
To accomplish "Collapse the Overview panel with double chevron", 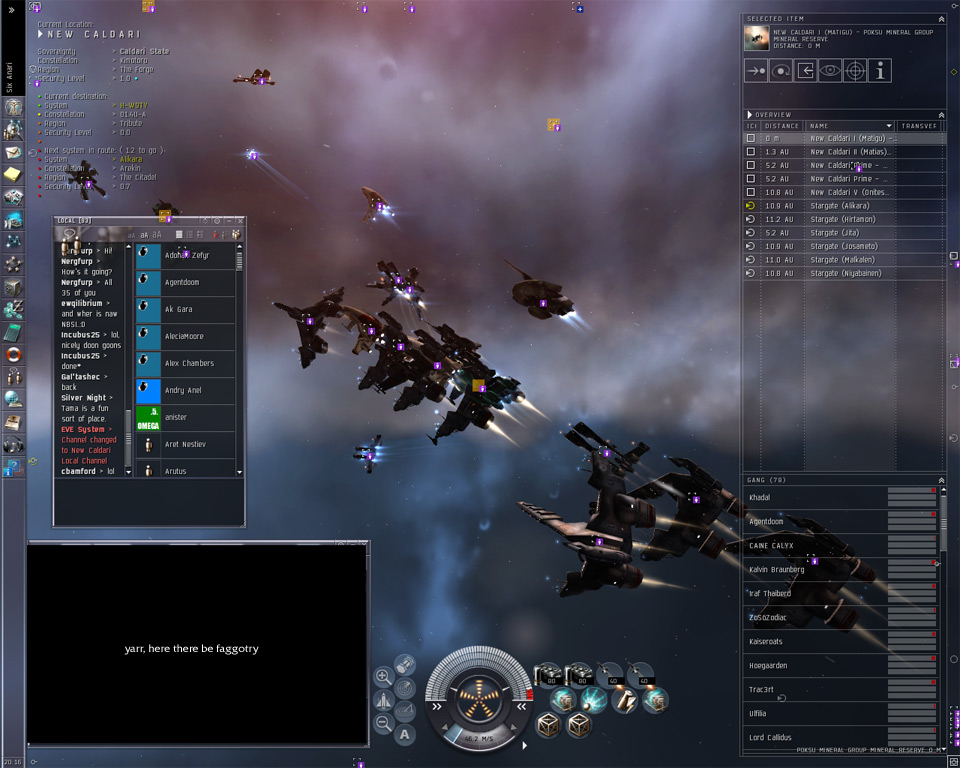I will 940,115.
